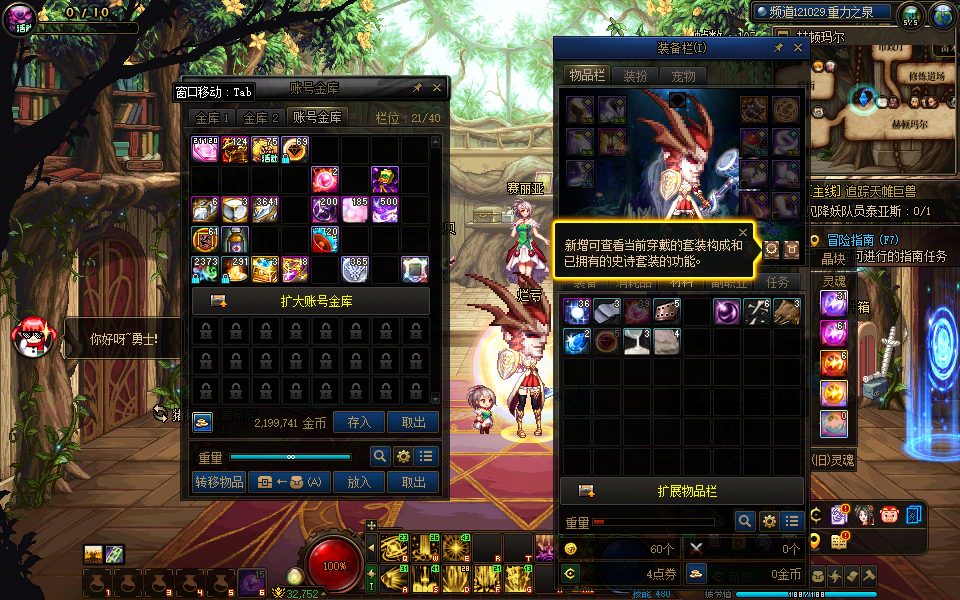Click the 转移物品 transfer items button
The width and height of the screenshot is (960, 600).
[218, 482]
